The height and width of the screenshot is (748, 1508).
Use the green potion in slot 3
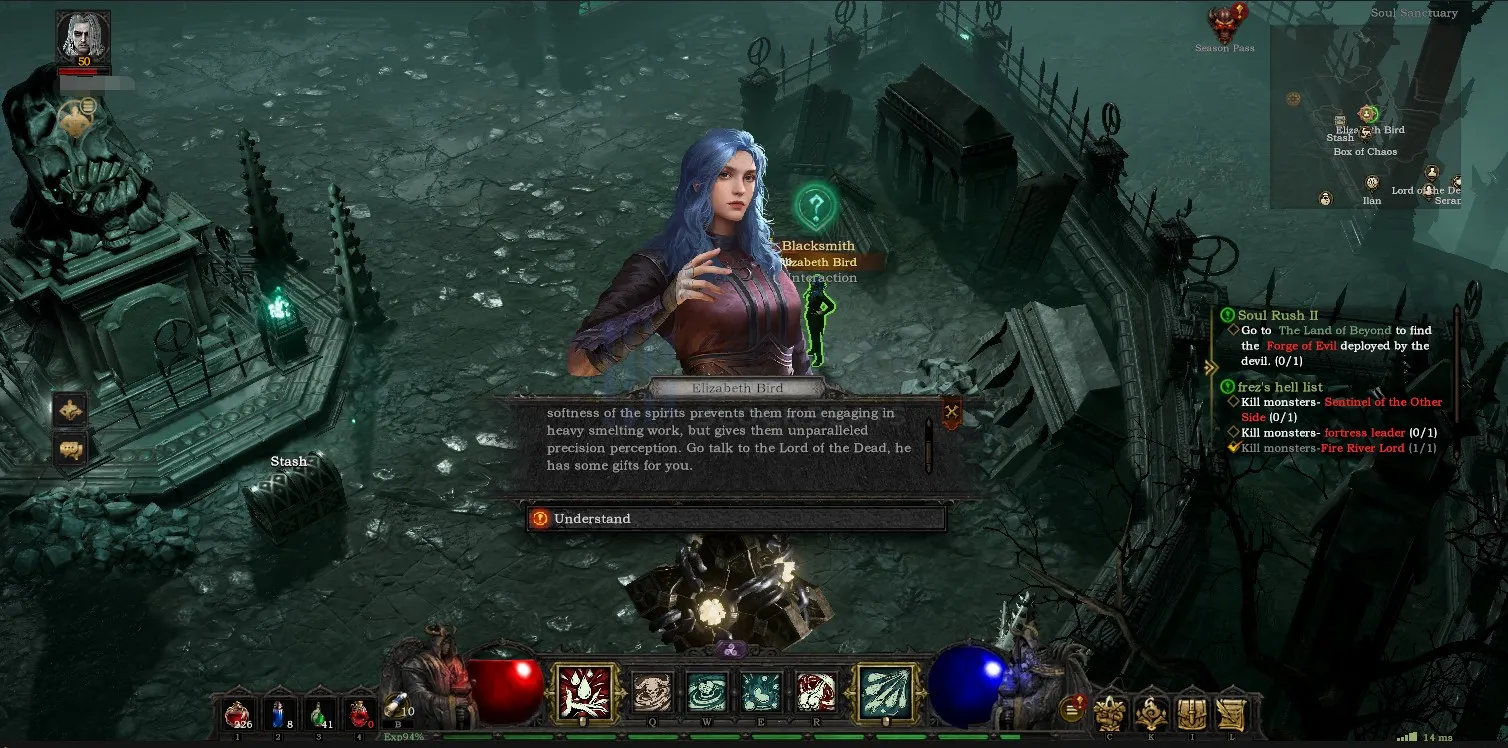click(320, 714)
